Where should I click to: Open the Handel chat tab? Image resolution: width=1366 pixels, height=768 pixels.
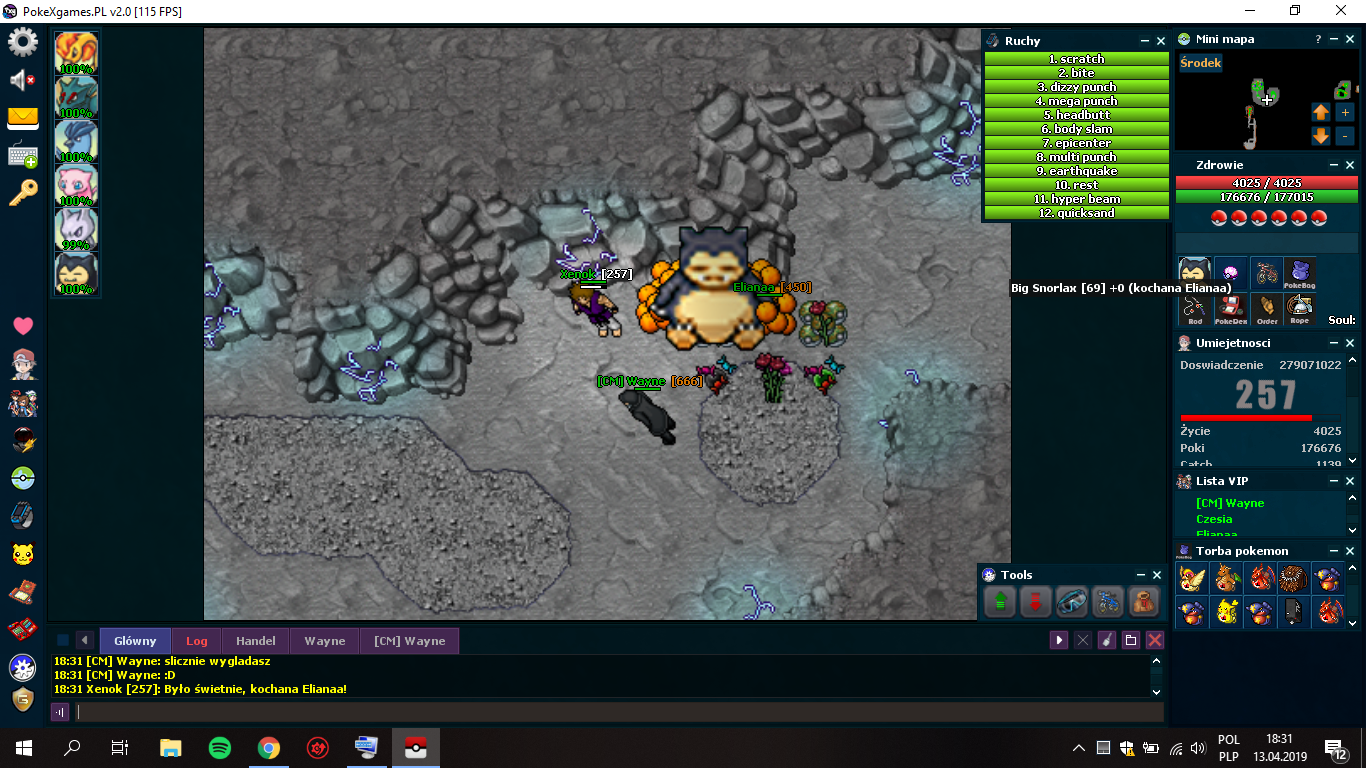coord(256,641)
